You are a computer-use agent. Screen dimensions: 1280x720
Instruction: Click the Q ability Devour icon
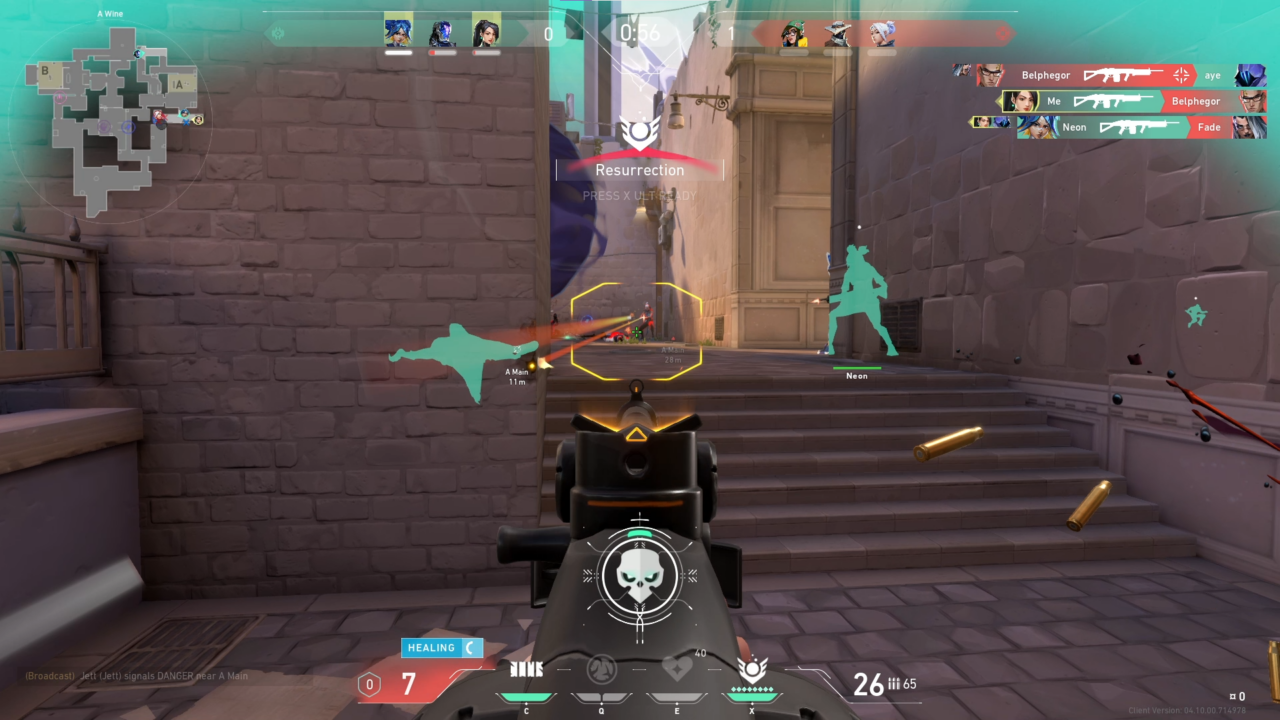tap(603, 671)
